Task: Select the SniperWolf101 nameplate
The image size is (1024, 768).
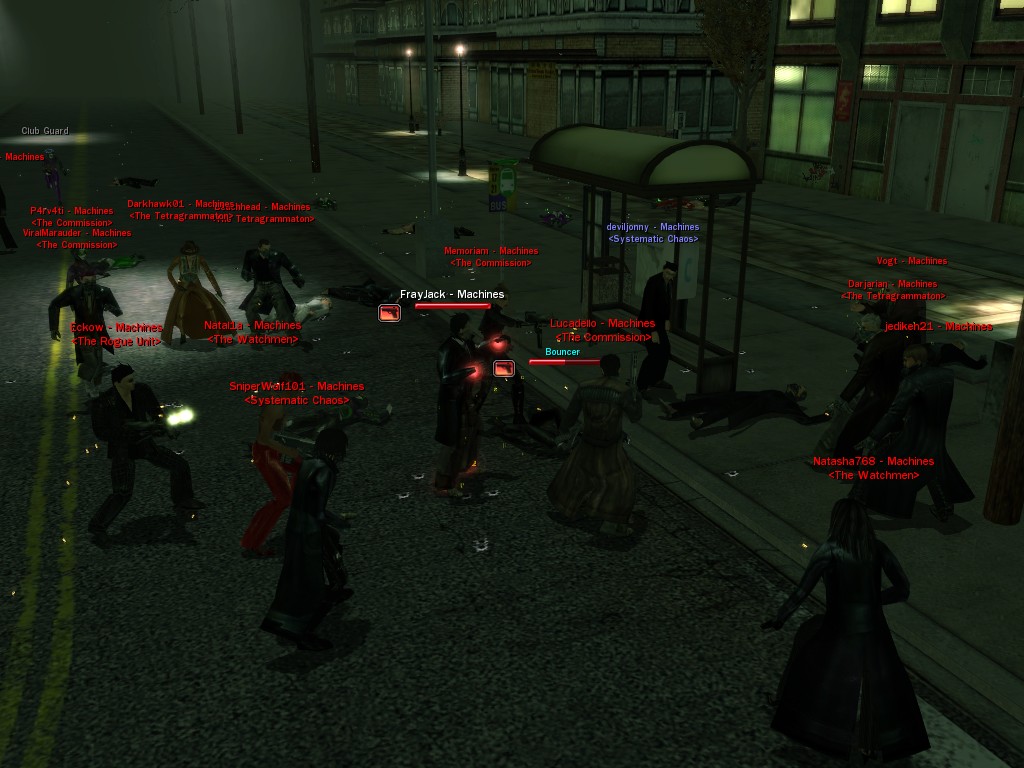Action: tap(297, 387)
